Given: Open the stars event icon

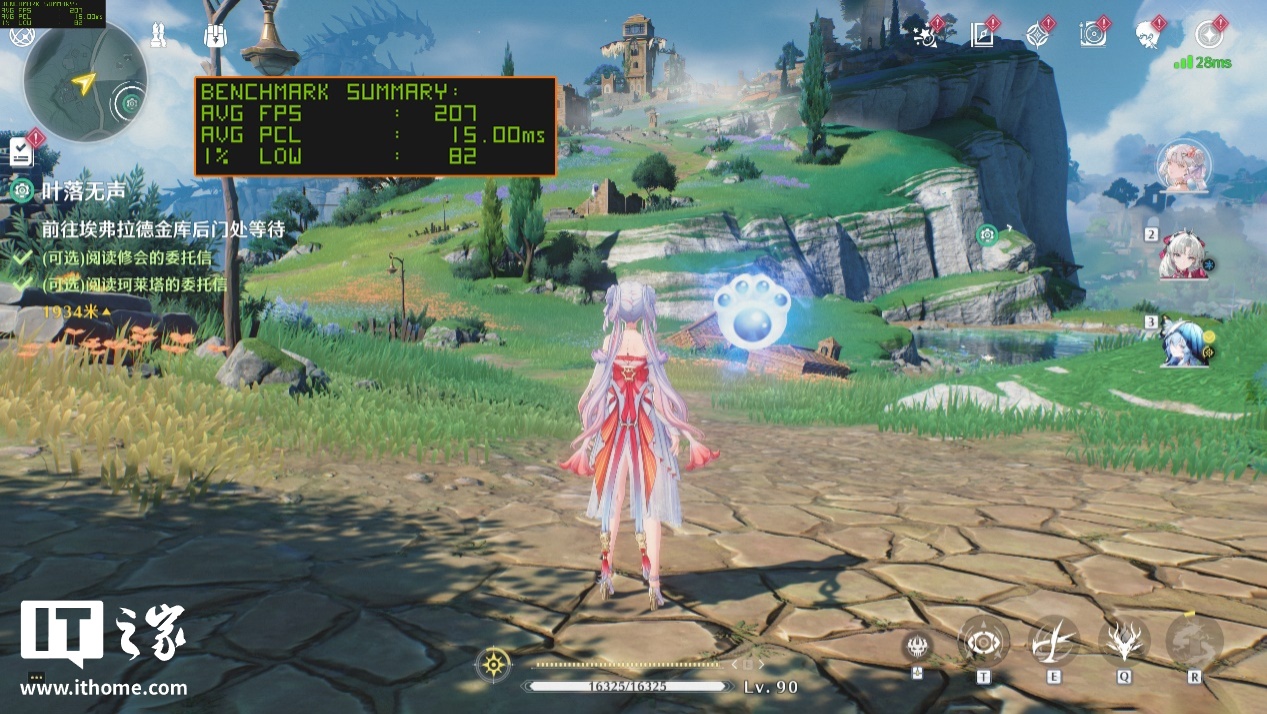Looking at the screenshot, I should pyautogui.click(x=926, y=36).
